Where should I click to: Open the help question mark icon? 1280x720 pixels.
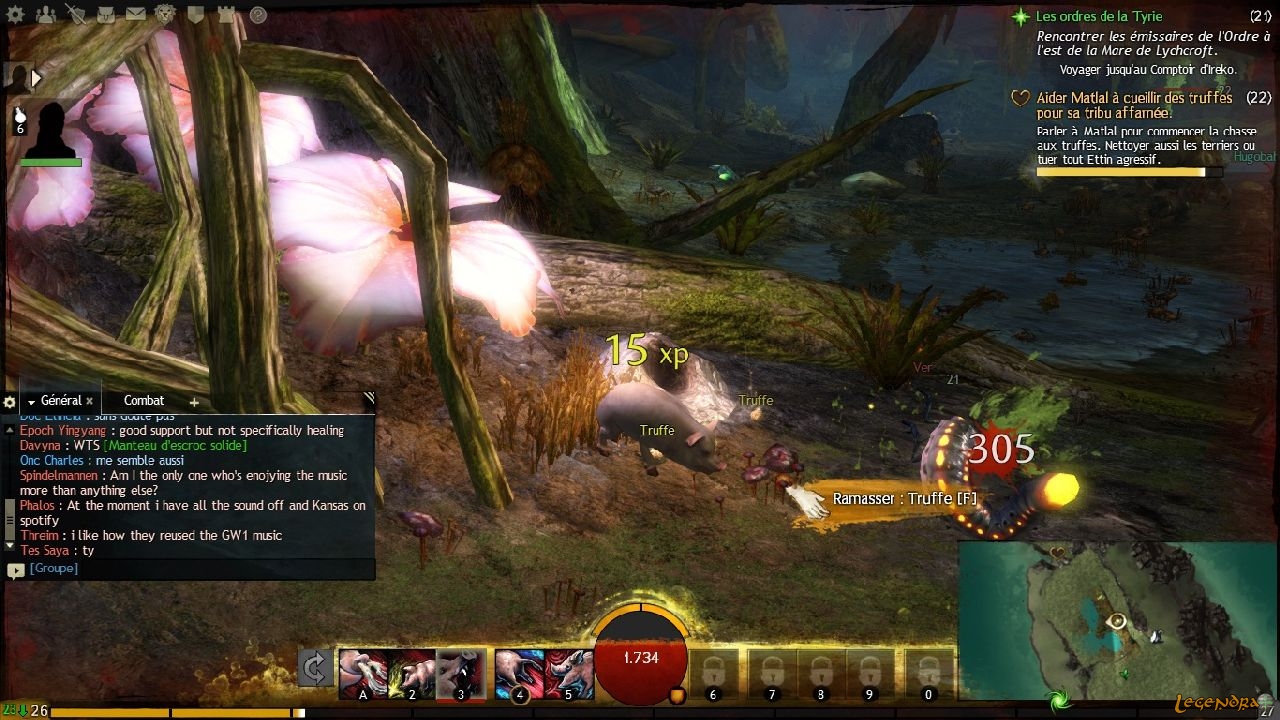click(x=258, y=14)
